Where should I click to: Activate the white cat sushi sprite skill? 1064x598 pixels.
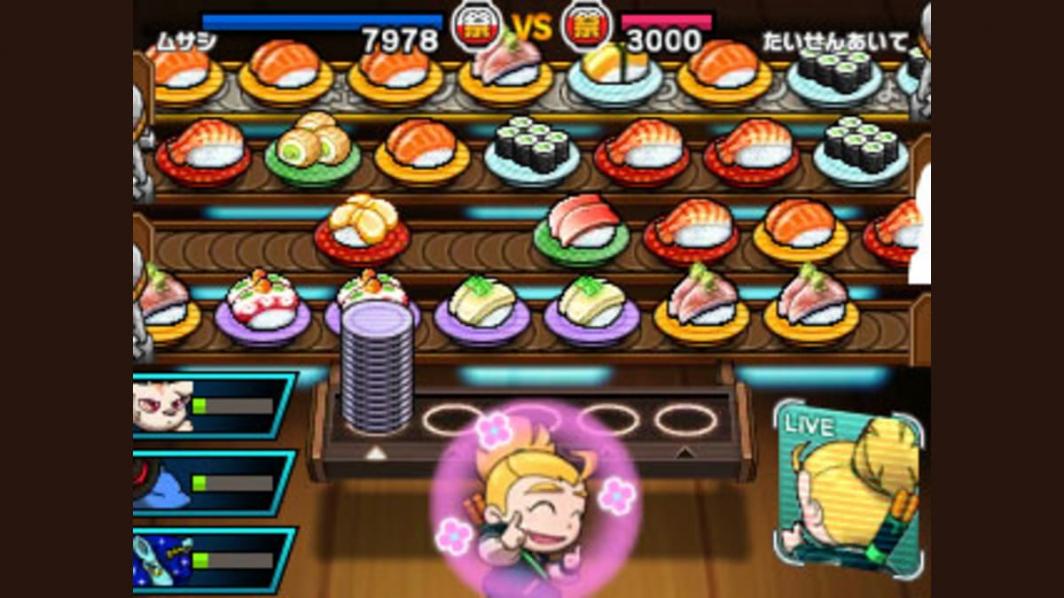(x=212, y=405)
